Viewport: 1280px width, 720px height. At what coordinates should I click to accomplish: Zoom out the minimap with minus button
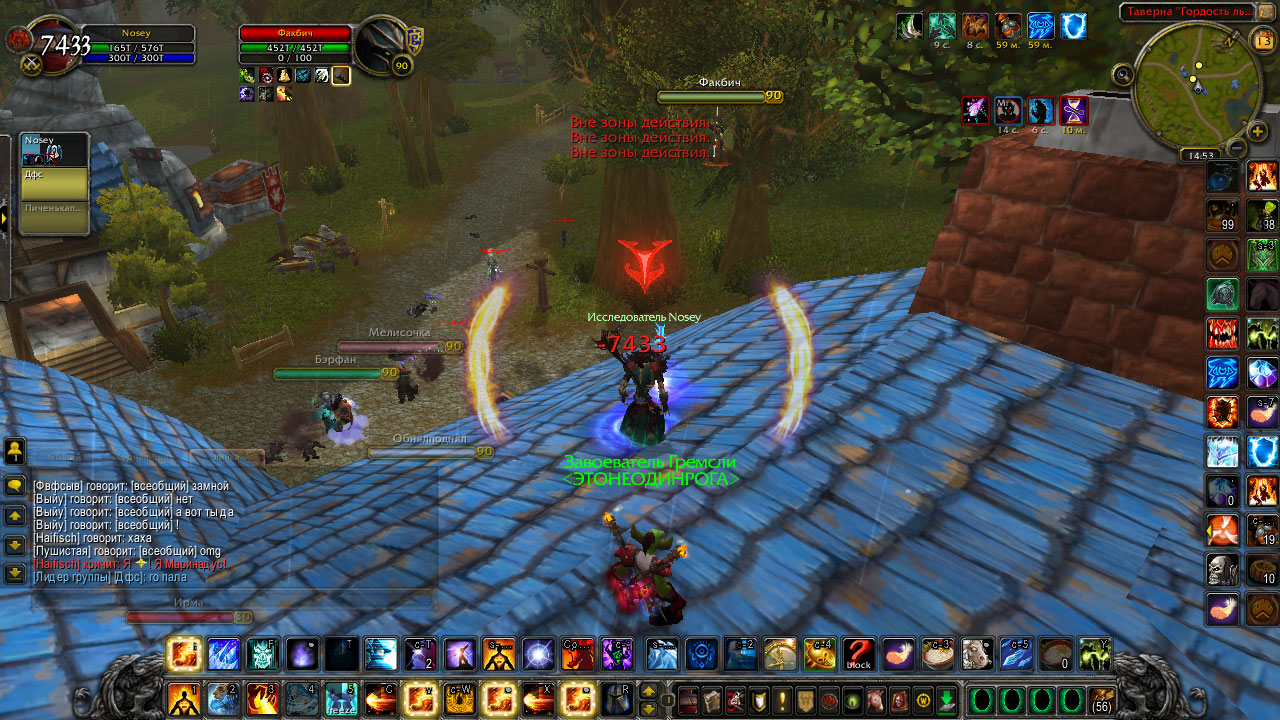coord(1236,148)
